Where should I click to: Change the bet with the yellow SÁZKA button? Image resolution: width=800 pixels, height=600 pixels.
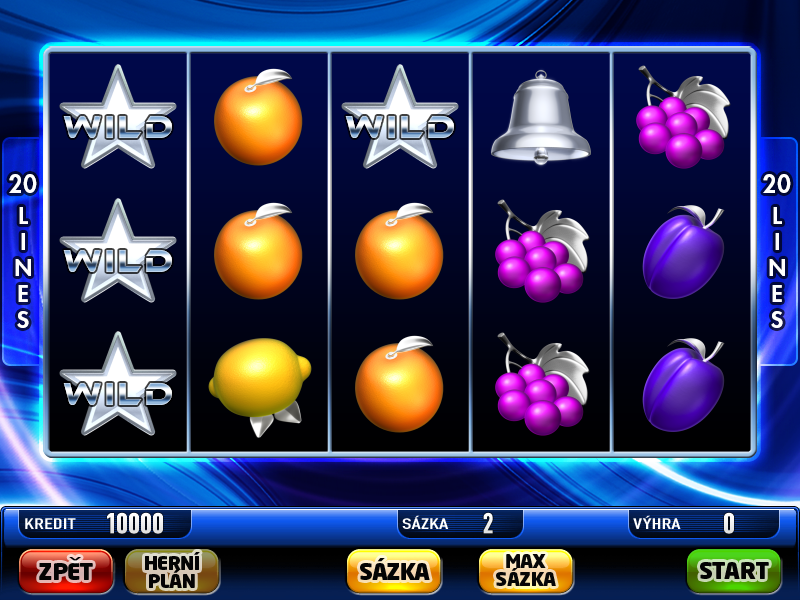[x=394, y=571]
